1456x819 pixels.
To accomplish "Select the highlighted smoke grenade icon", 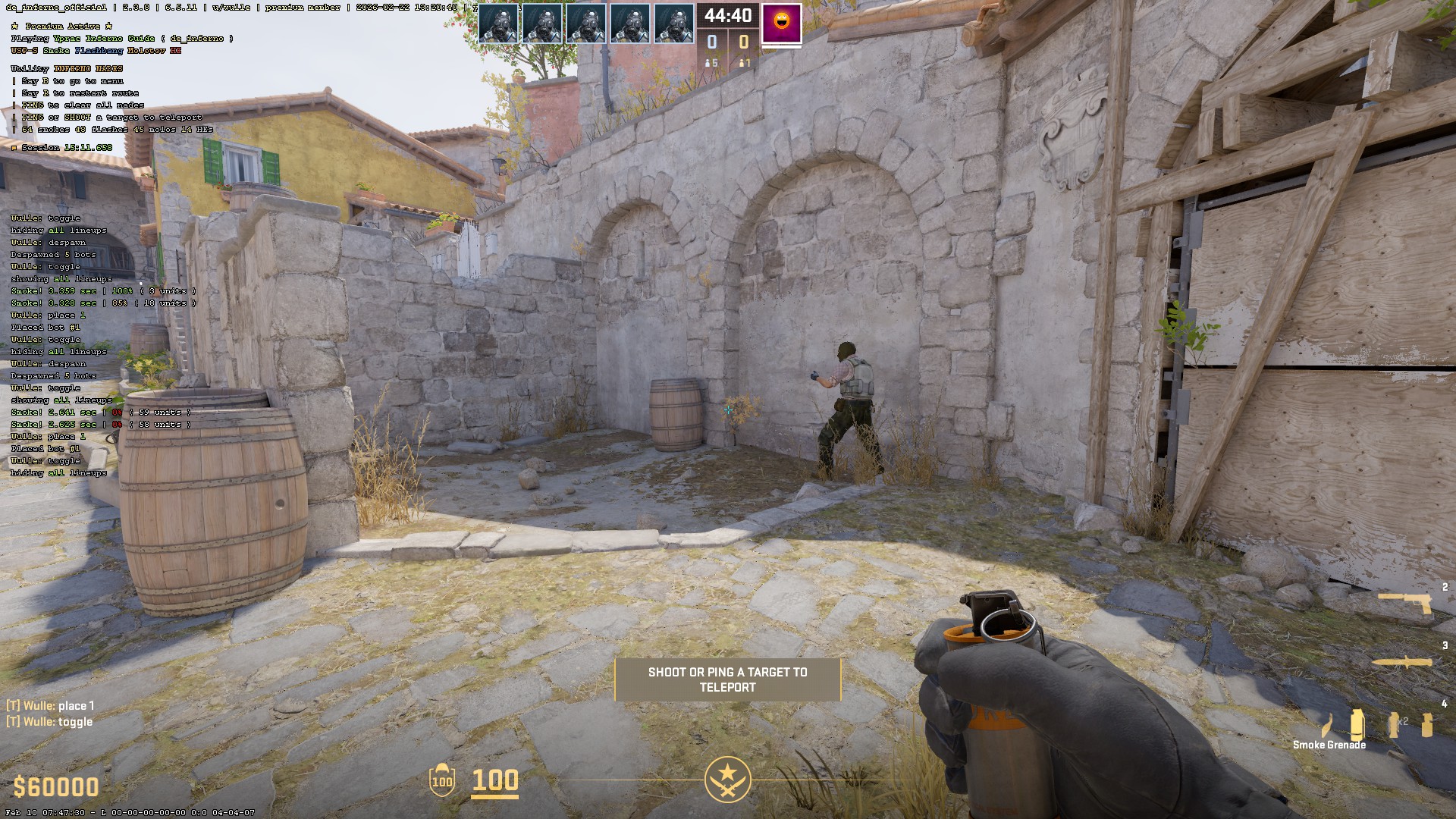I will coord(1357,724).
